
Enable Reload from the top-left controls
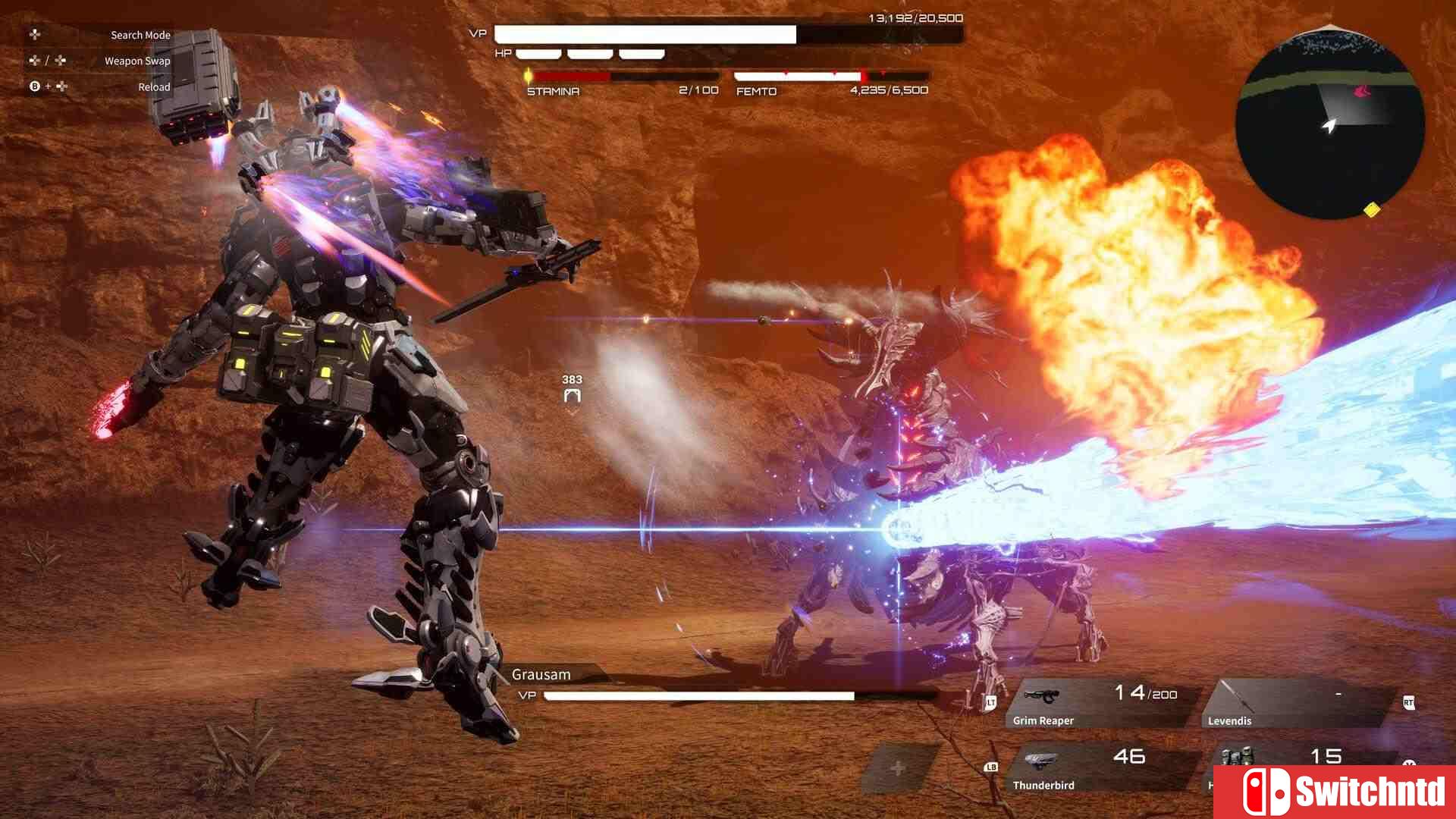(x=154, y=87)
